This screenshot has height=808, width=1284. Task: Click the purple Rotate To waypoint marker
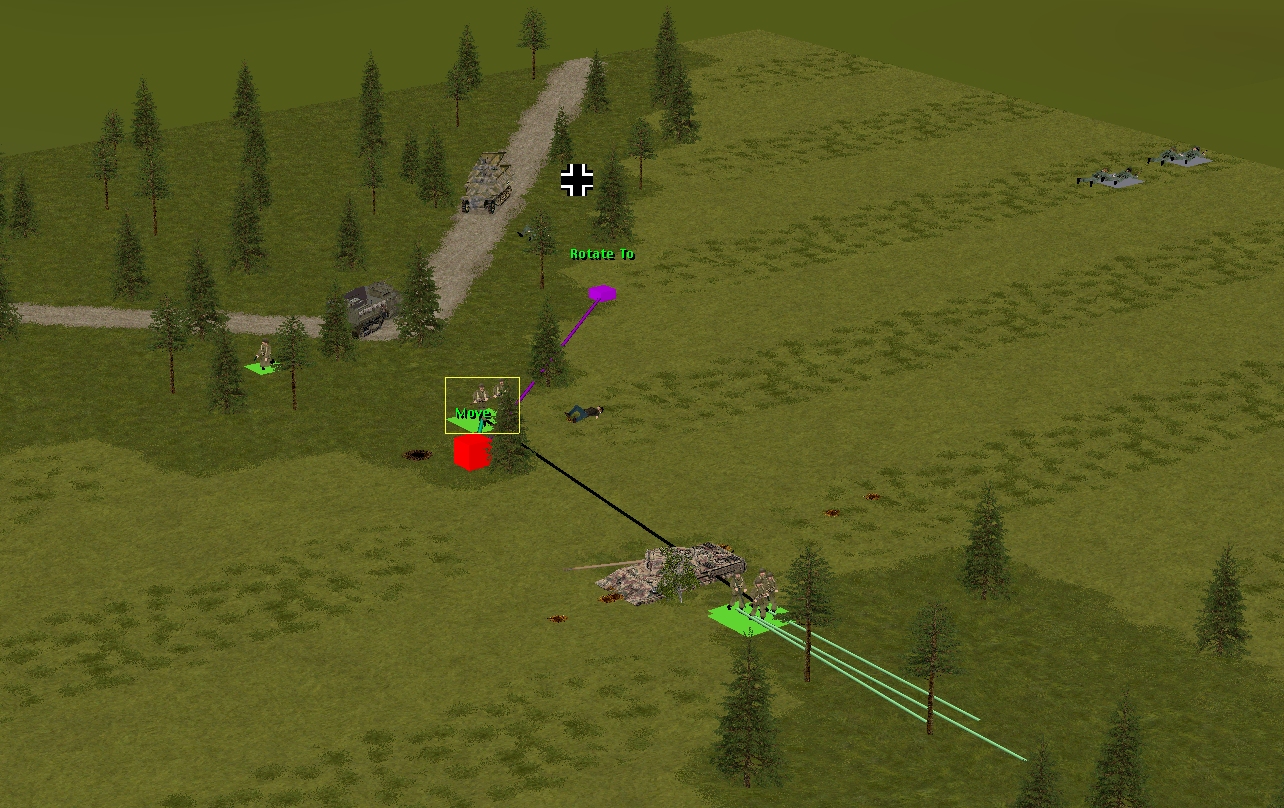point(602,293)
